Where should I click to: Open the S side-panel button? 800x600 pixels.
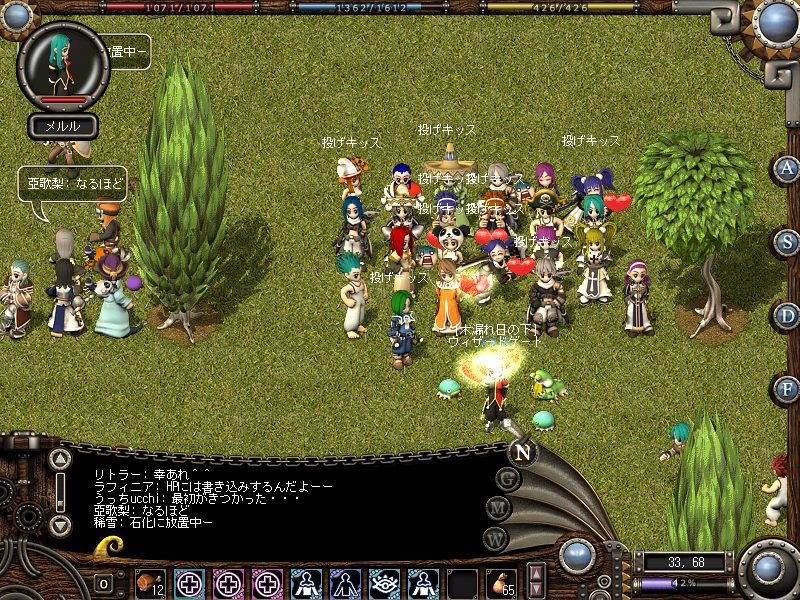(x=787, y=241)
